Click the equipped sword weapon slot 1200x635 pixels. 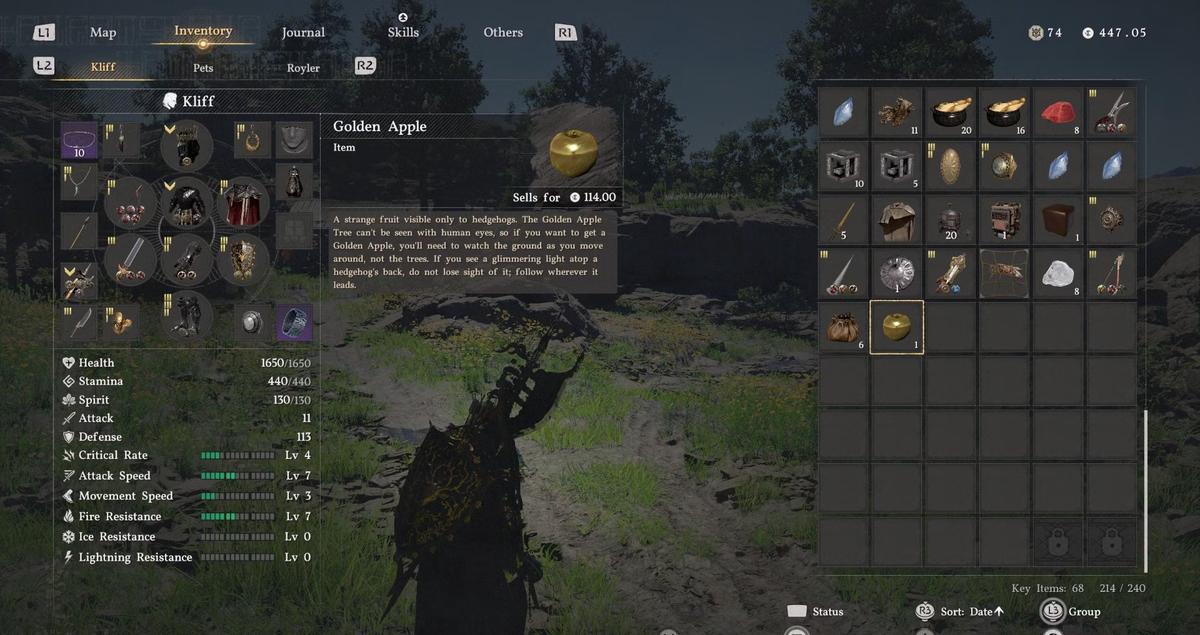(x=131, y=259)
